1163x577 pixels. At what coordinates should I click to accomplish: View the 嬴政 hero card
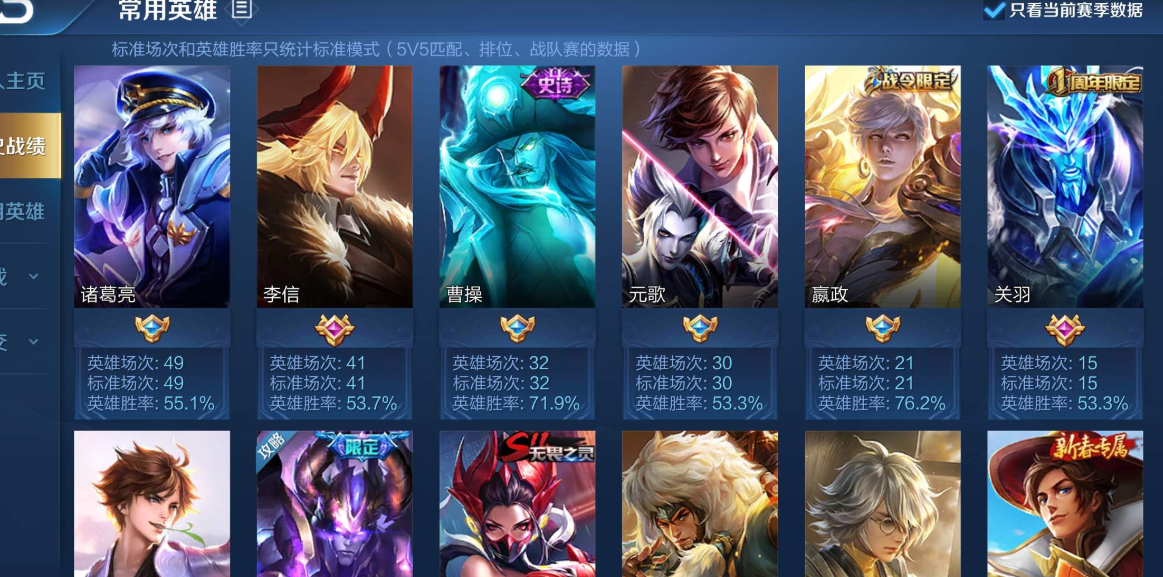coord(883,187)
